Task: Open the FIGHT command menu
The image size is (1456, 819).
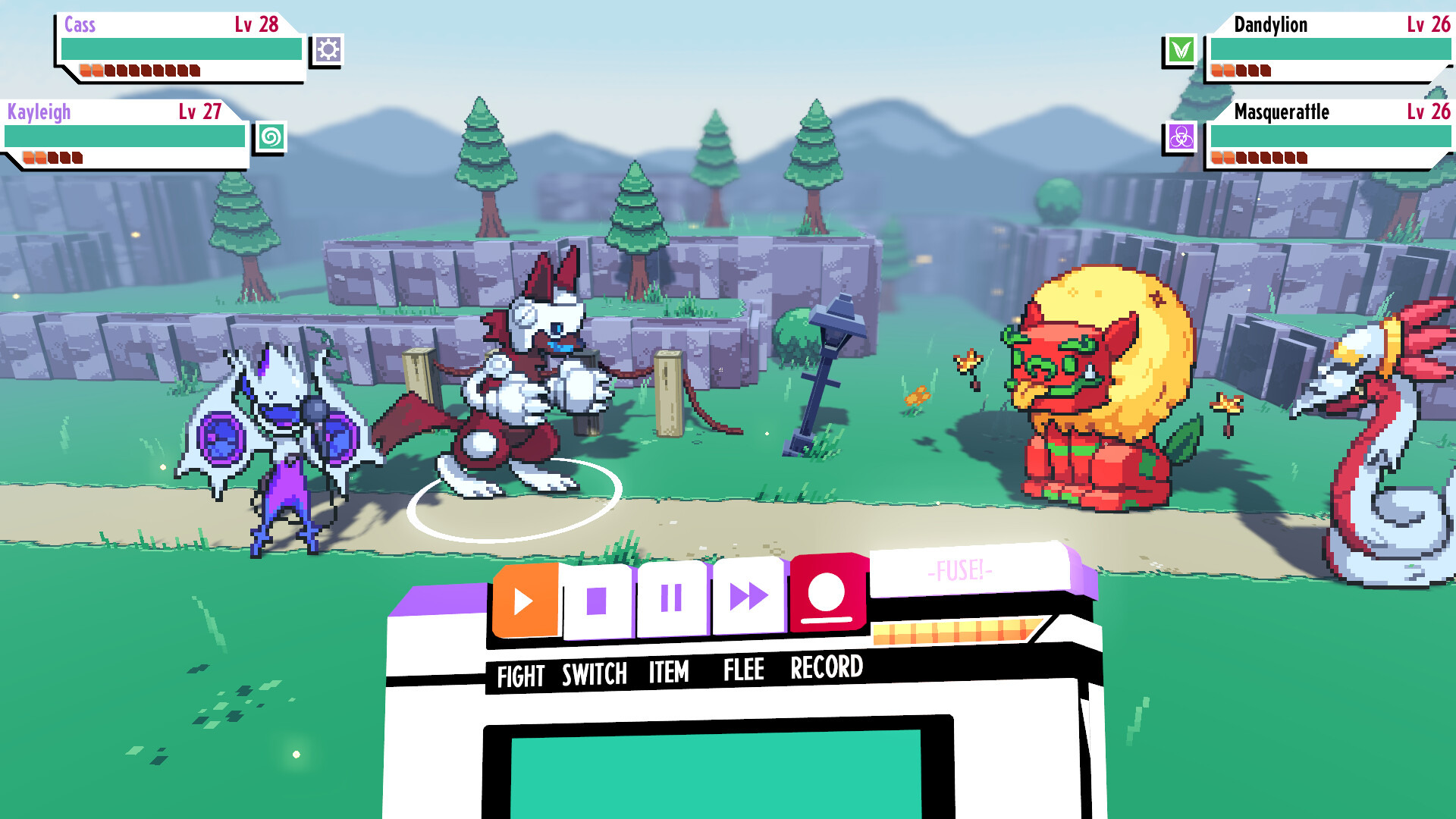Action: point(519,672)
